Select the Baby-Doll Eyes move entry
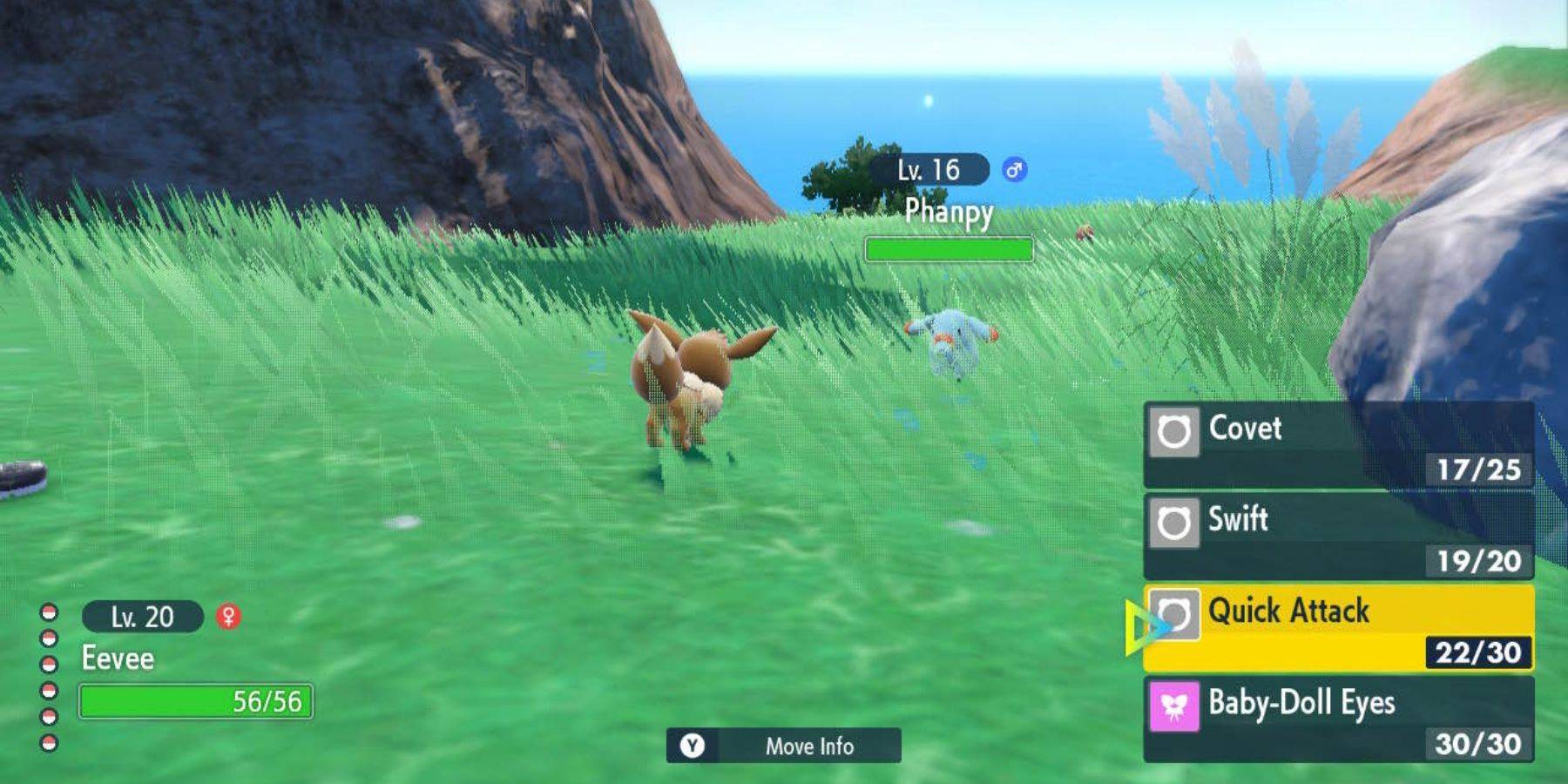Viewport: 1568px width, 784px height. coord(1301,701)
